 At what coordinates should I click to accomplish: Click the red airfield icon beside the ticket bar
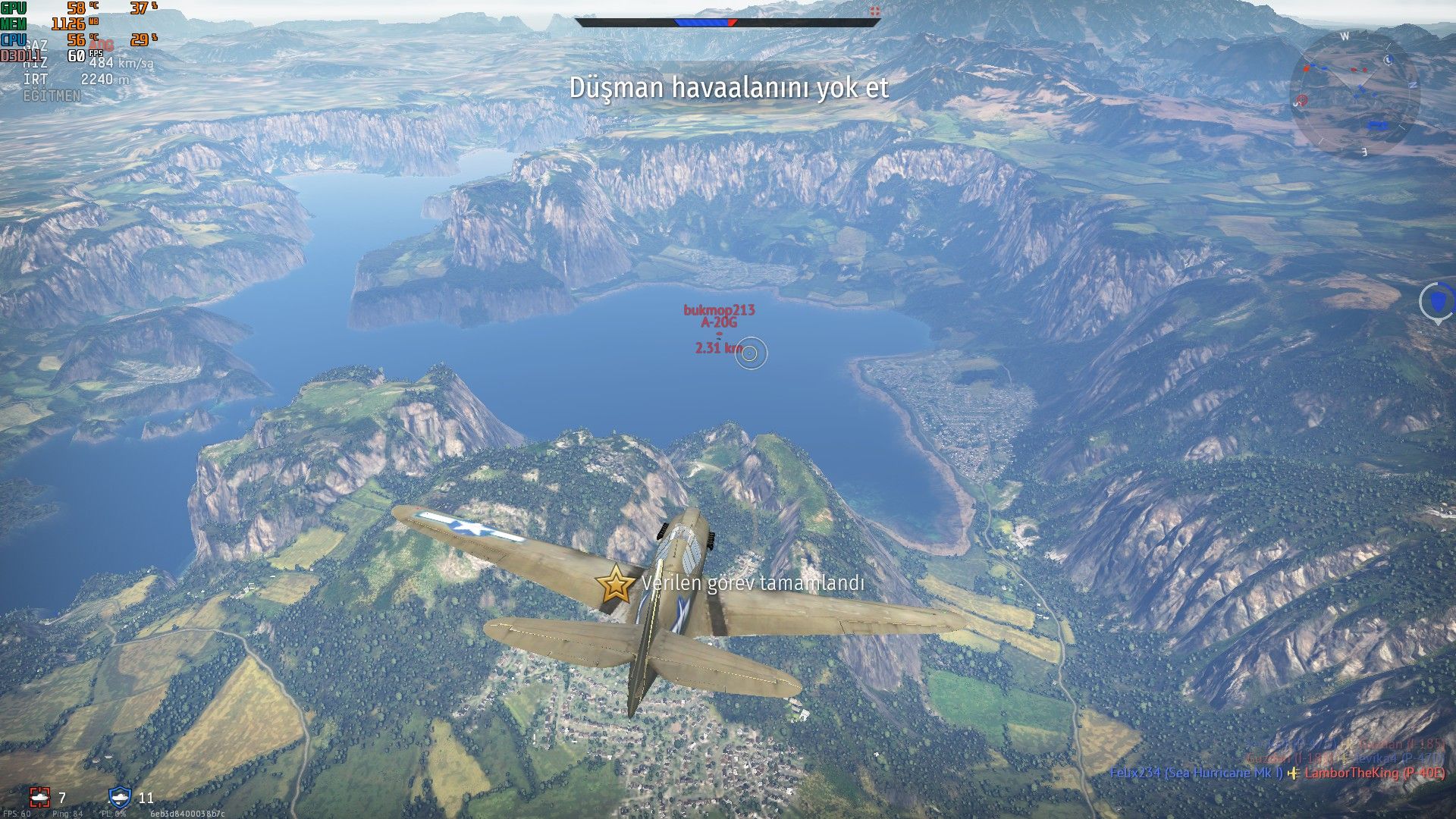pyautogui.click(x=874, y=11)
